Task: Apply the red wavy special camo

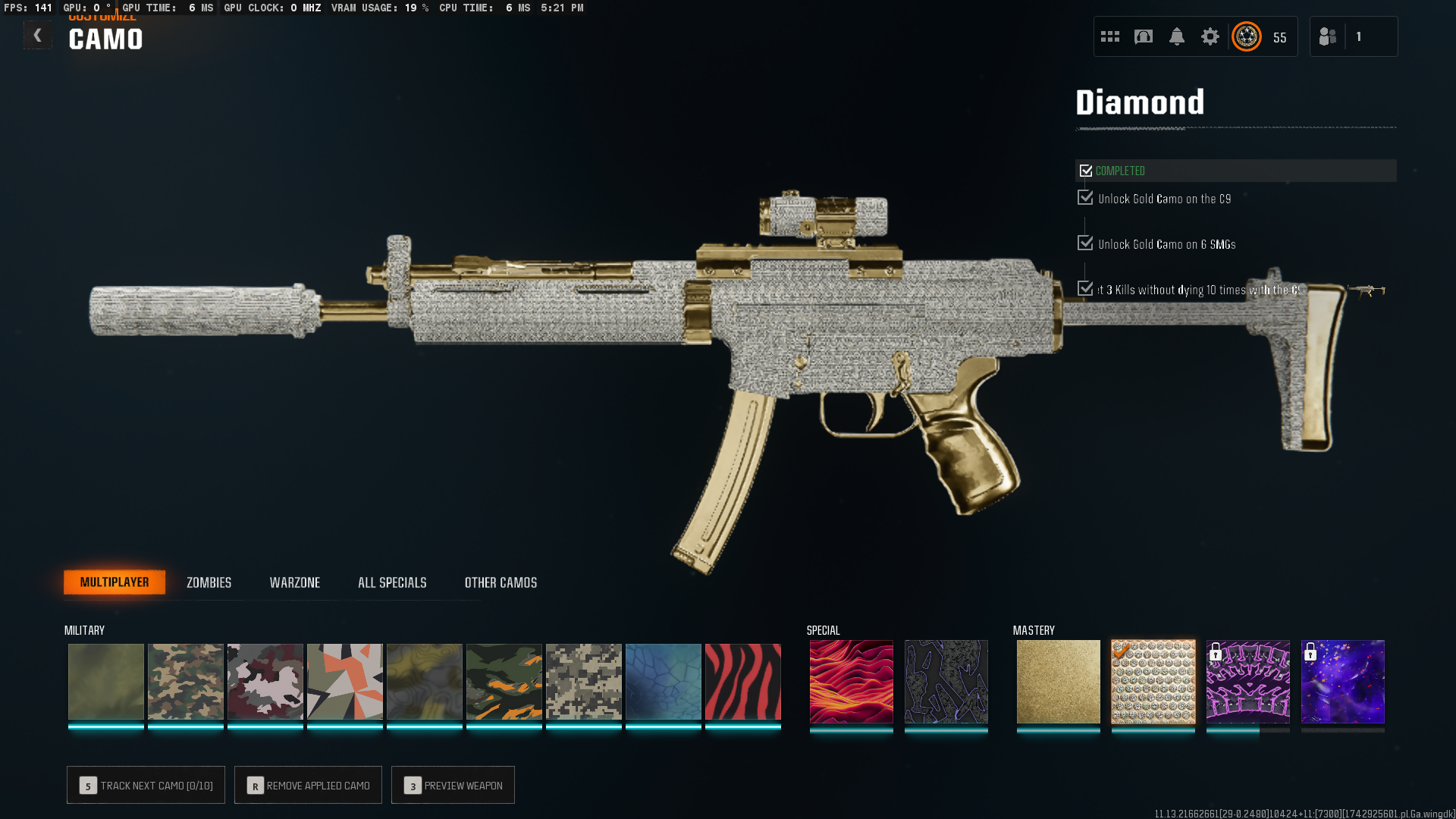Action: [851, 682]
